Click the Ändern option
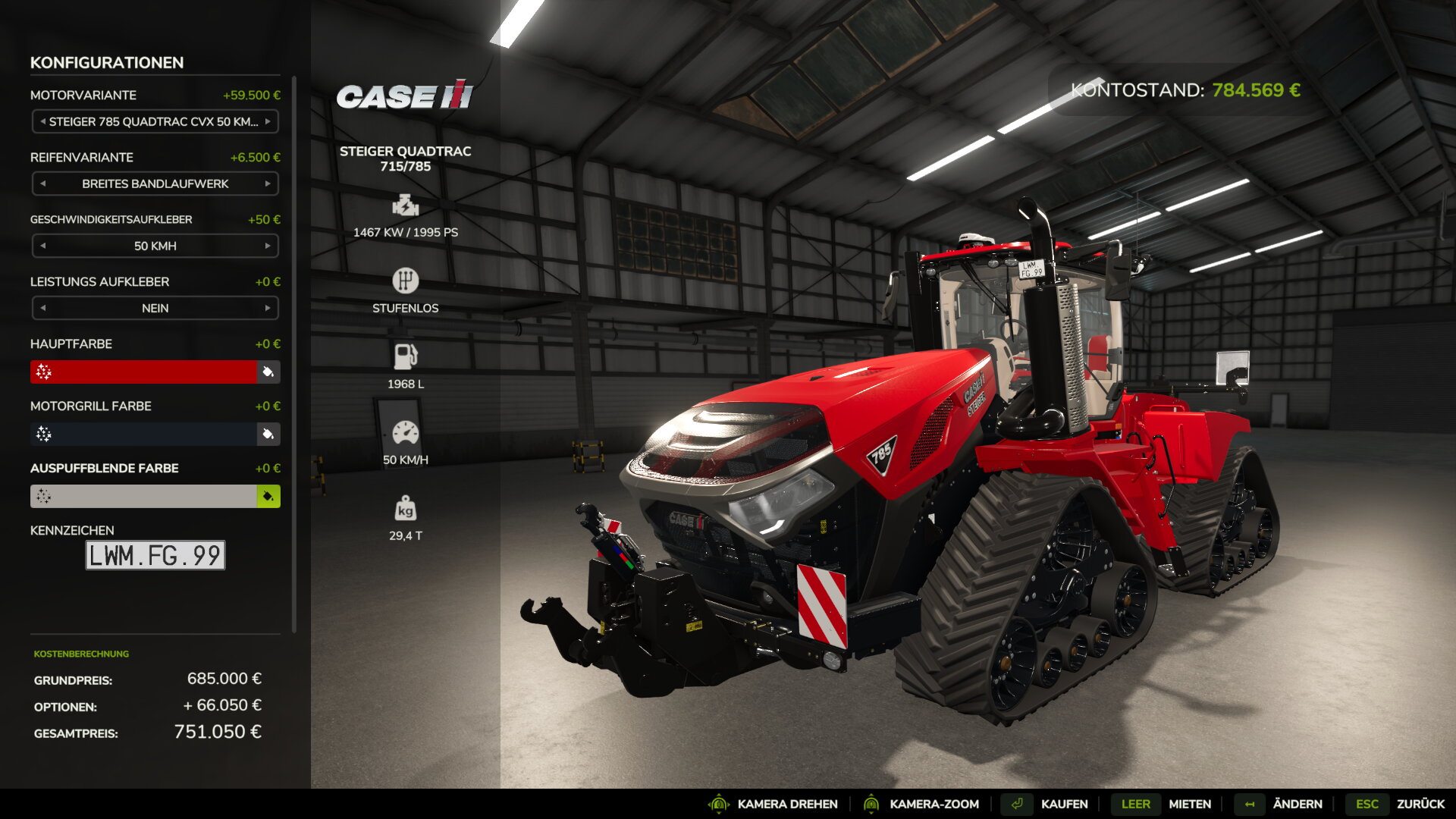This screenshot has height=819, width=1456. tap(1297, 804)
